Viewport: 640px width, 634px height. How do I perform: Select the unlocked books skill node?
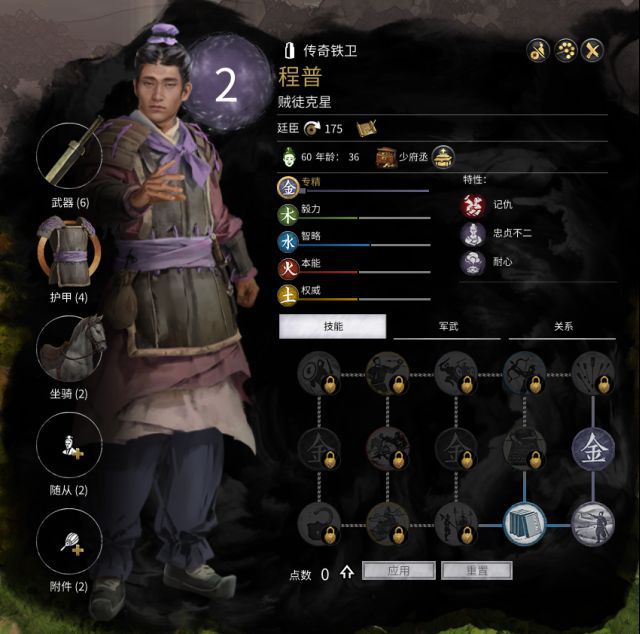coord(524,522)
